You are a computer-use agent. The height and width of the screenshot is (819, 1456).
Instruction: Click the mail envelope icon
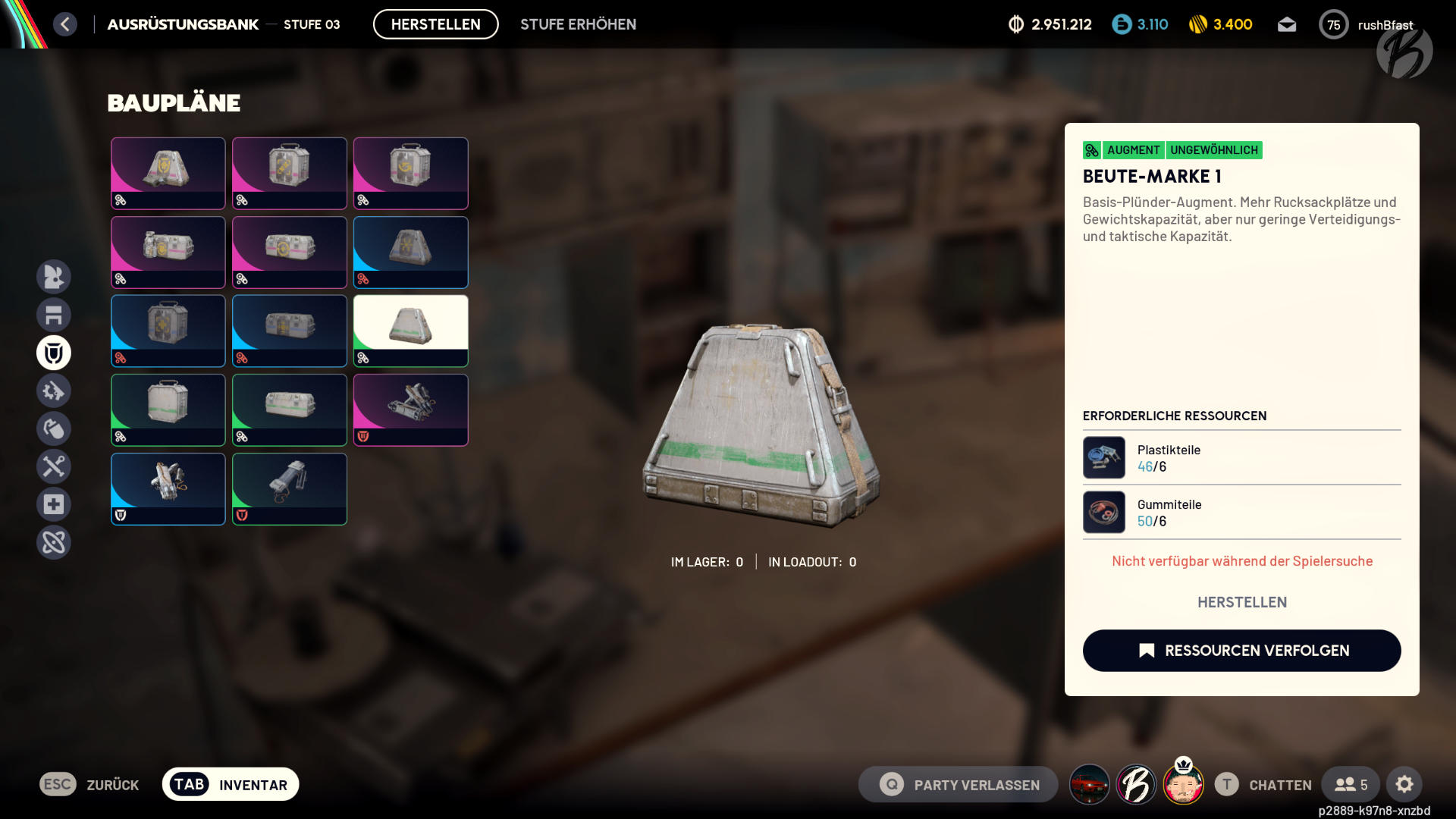pos(1287,24)
